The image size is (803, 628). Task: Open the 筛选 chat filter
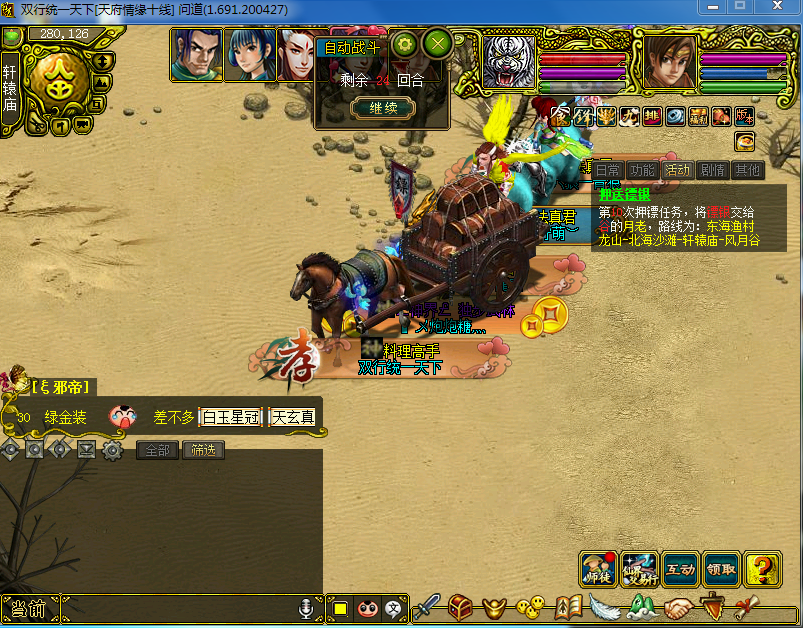[x=203, y=450]
